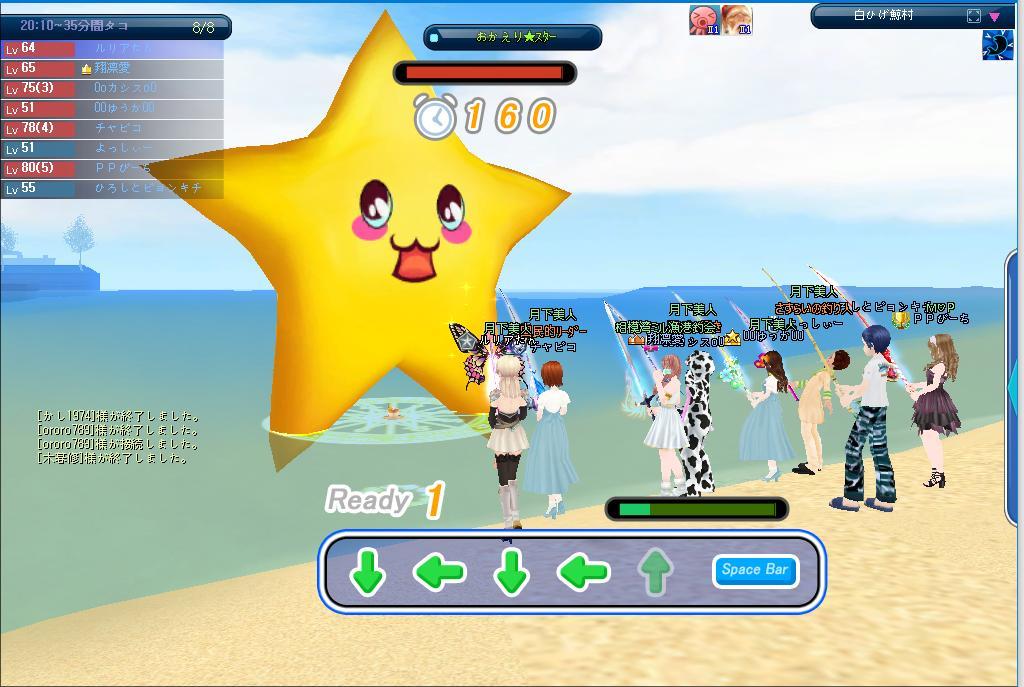Expand the pink triangle map dropdown
This screenshot has width=1024, height=687.
pyautogui.click(x=995, y=16)
